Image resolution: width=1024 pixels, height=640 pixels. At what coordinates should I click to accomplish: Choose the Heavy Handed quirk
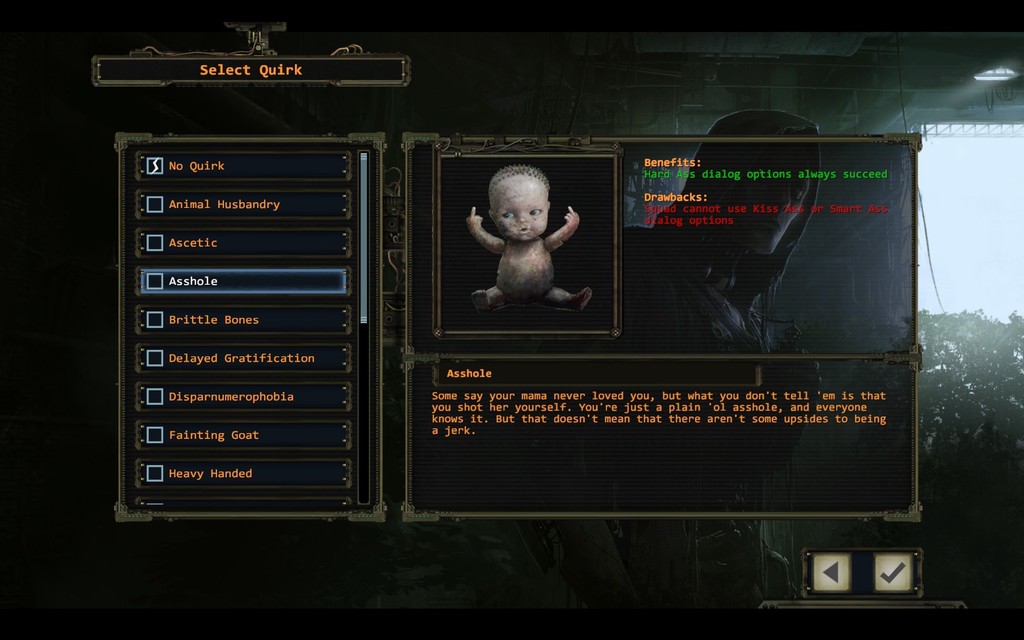point(245,474)
